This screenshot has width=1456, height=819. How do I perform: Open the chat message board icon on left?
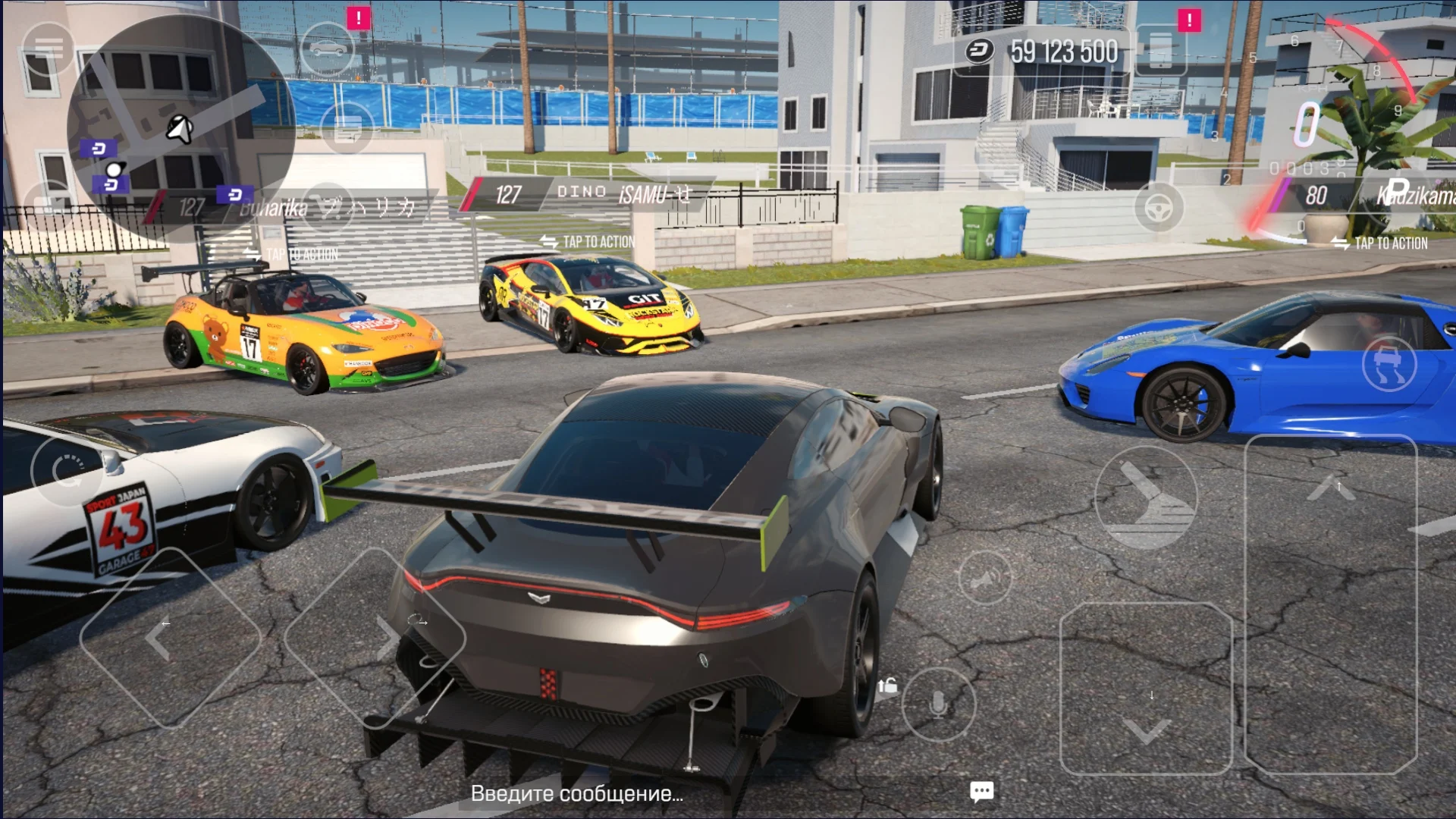point(347,129)
